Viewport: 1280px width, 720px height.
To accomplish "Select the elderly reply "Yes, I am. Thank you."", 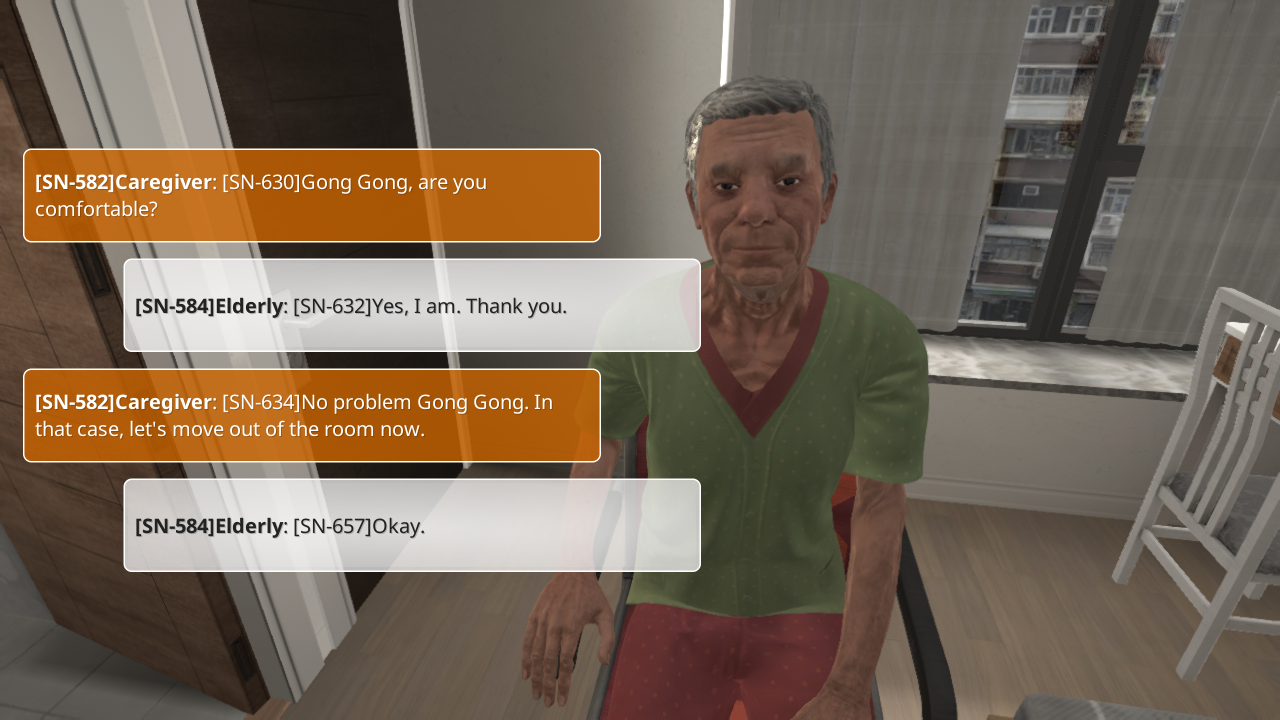I will [x=411, y=306].
